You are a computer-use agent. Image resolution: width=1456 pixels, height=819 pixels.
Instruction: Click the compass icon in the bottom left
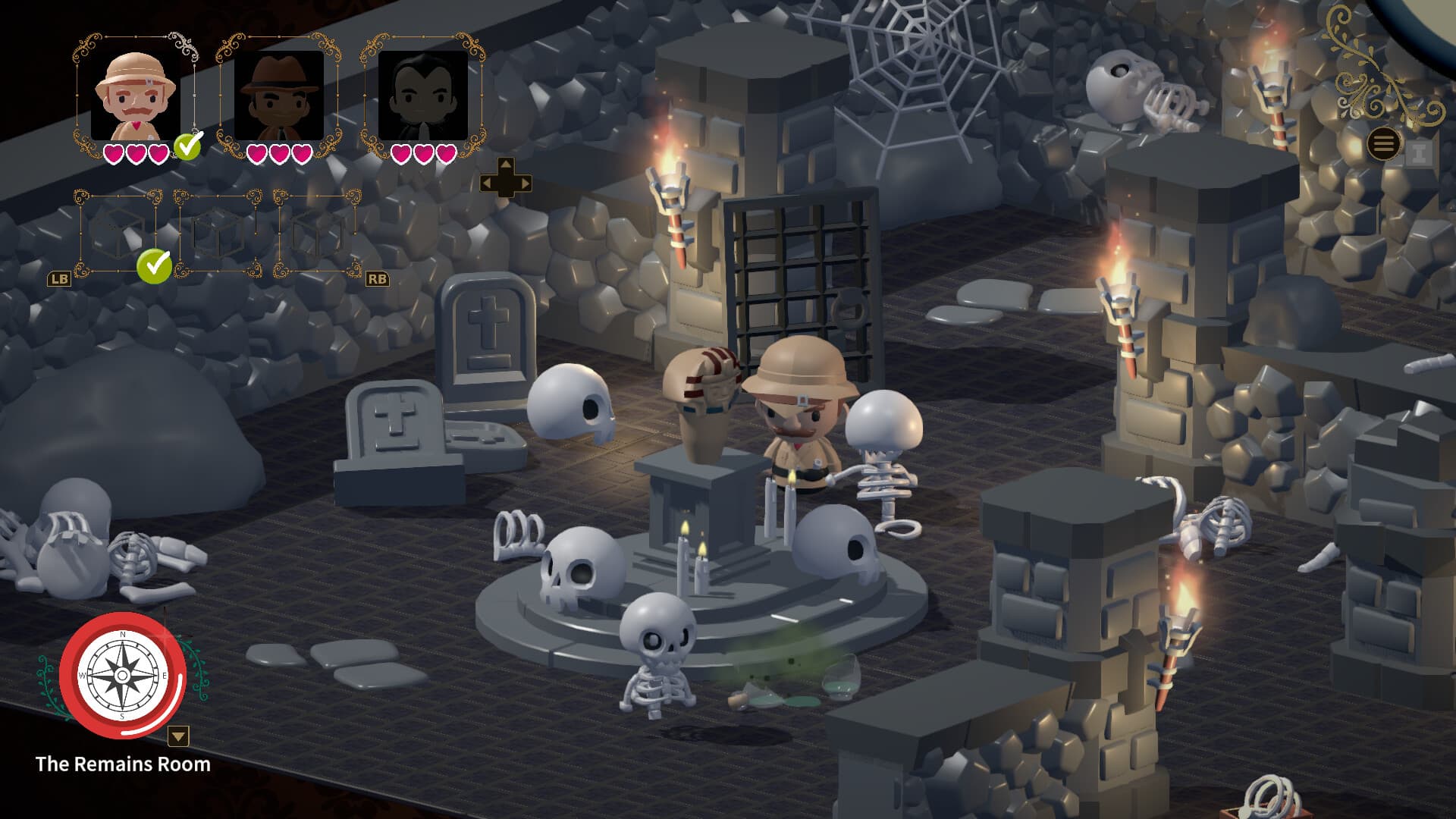click(x=123, y=676)
